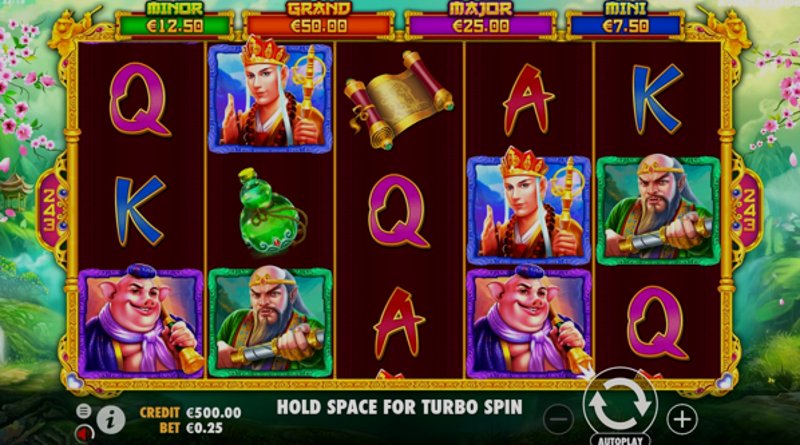Decrease the bet with the minus button
The image size is (800, 445).
[x=561, y=417]
